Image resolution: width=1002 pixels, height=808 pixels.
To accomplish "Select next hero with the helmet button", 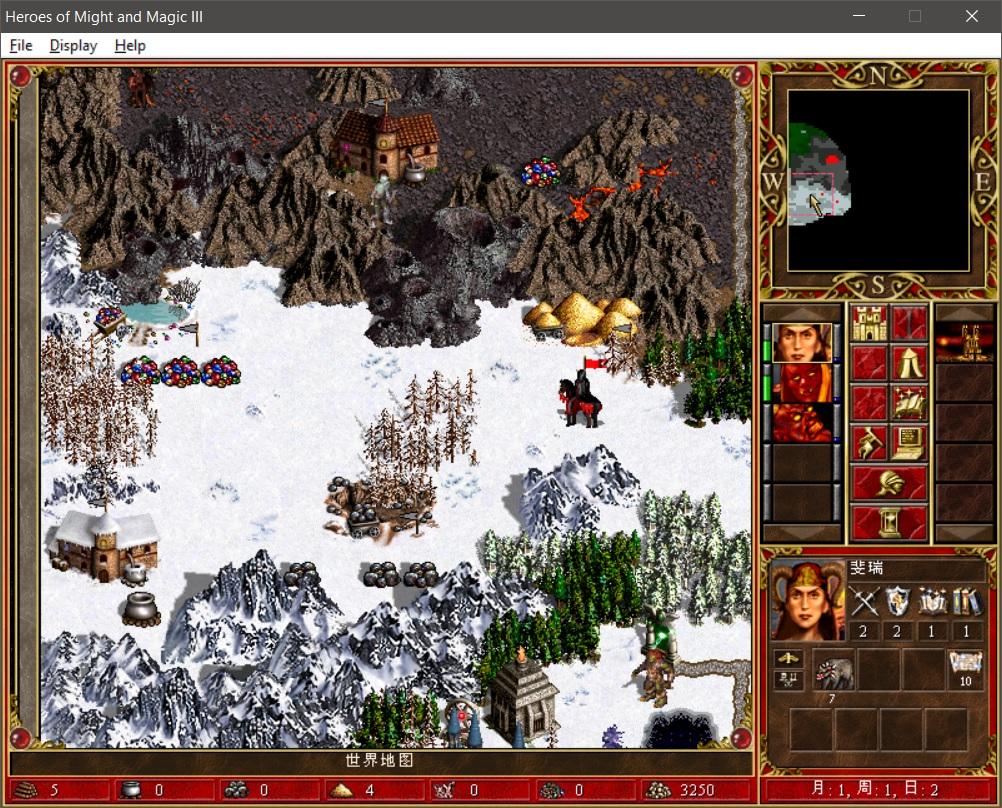I will click(x=889, y=483).
